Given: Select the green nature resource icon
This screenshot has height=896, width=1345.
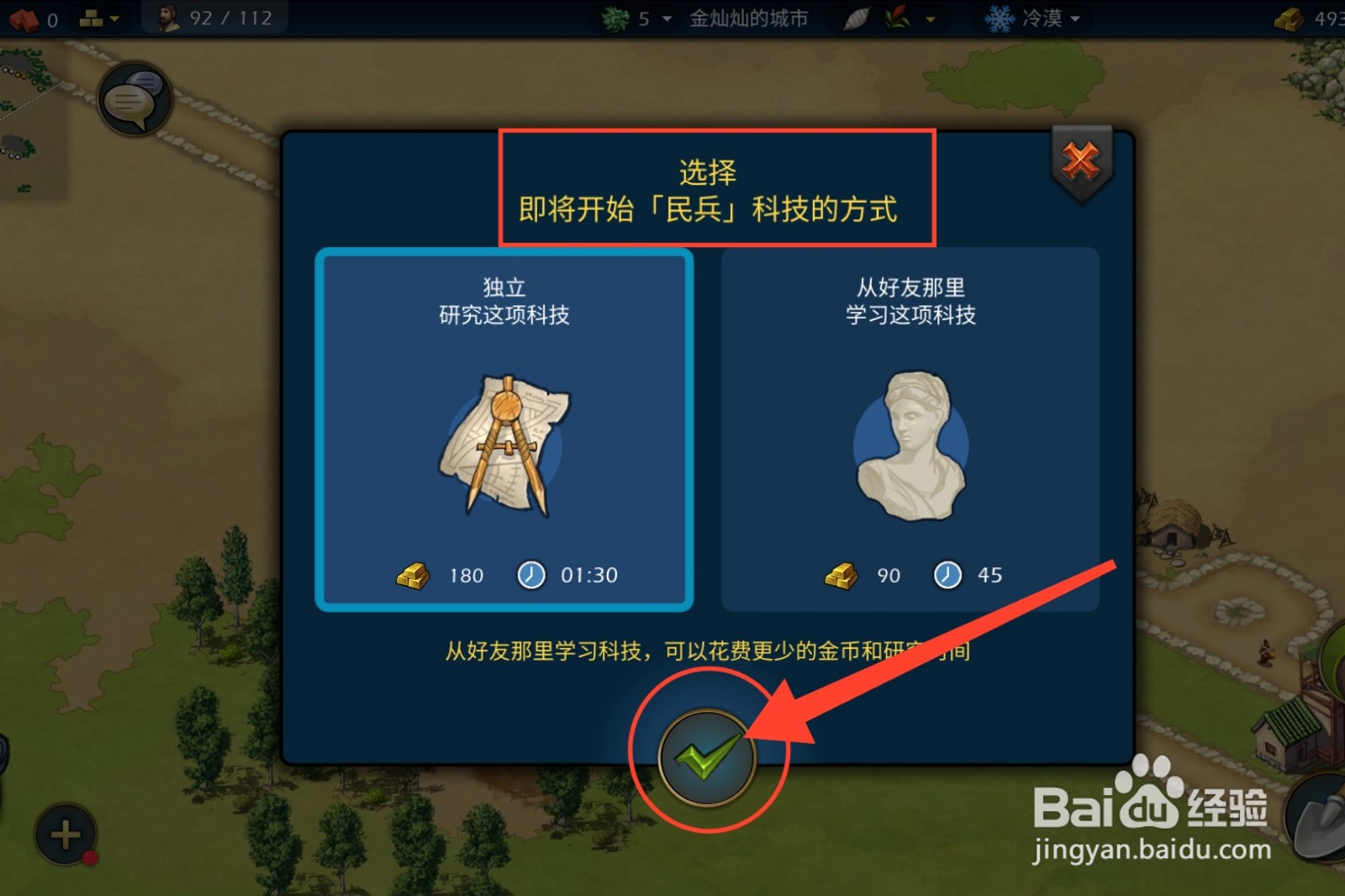Looking at the screenshot, I should 614,17.
